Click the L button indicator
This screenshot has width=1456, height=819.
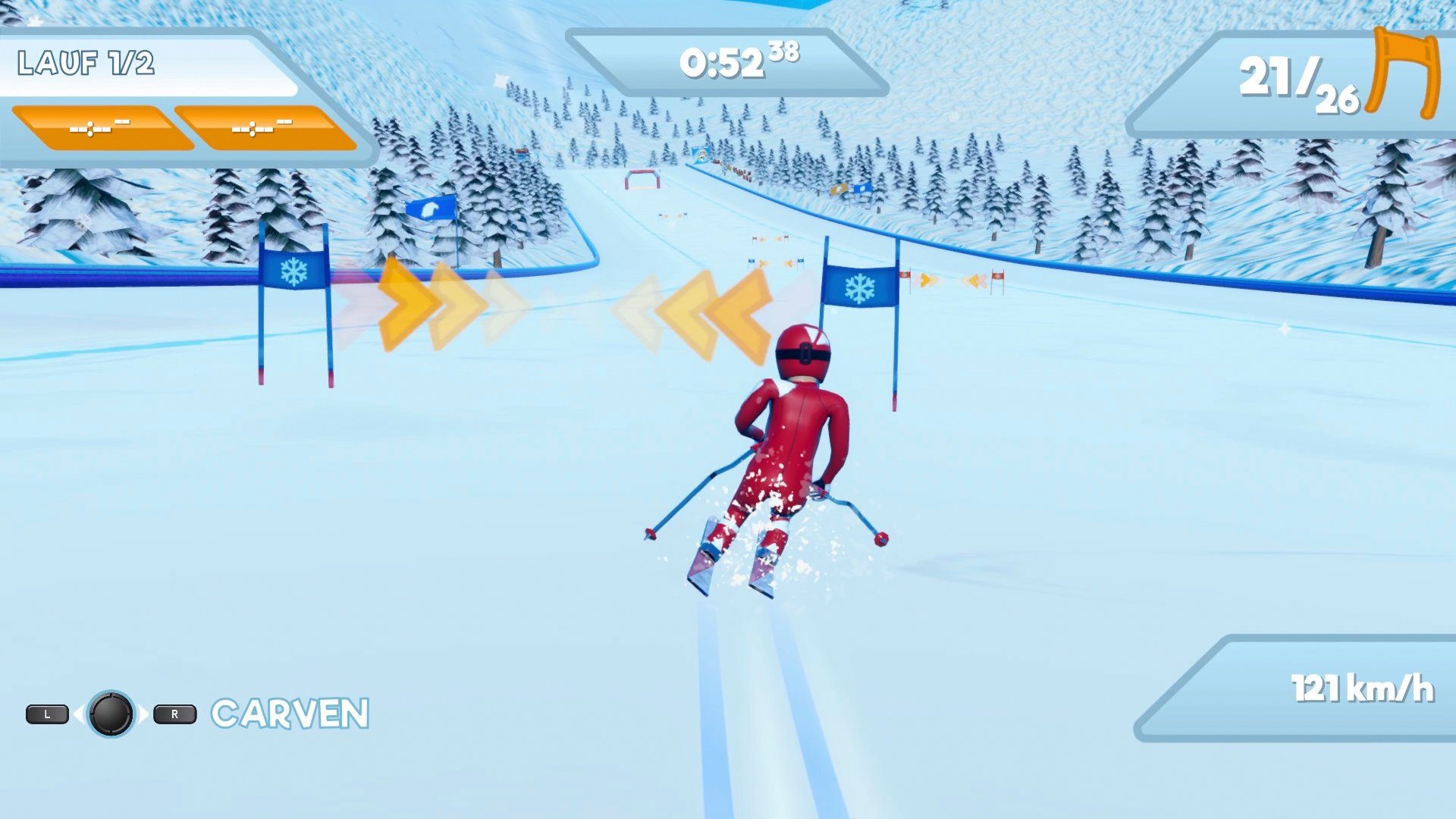coord(48,714)
